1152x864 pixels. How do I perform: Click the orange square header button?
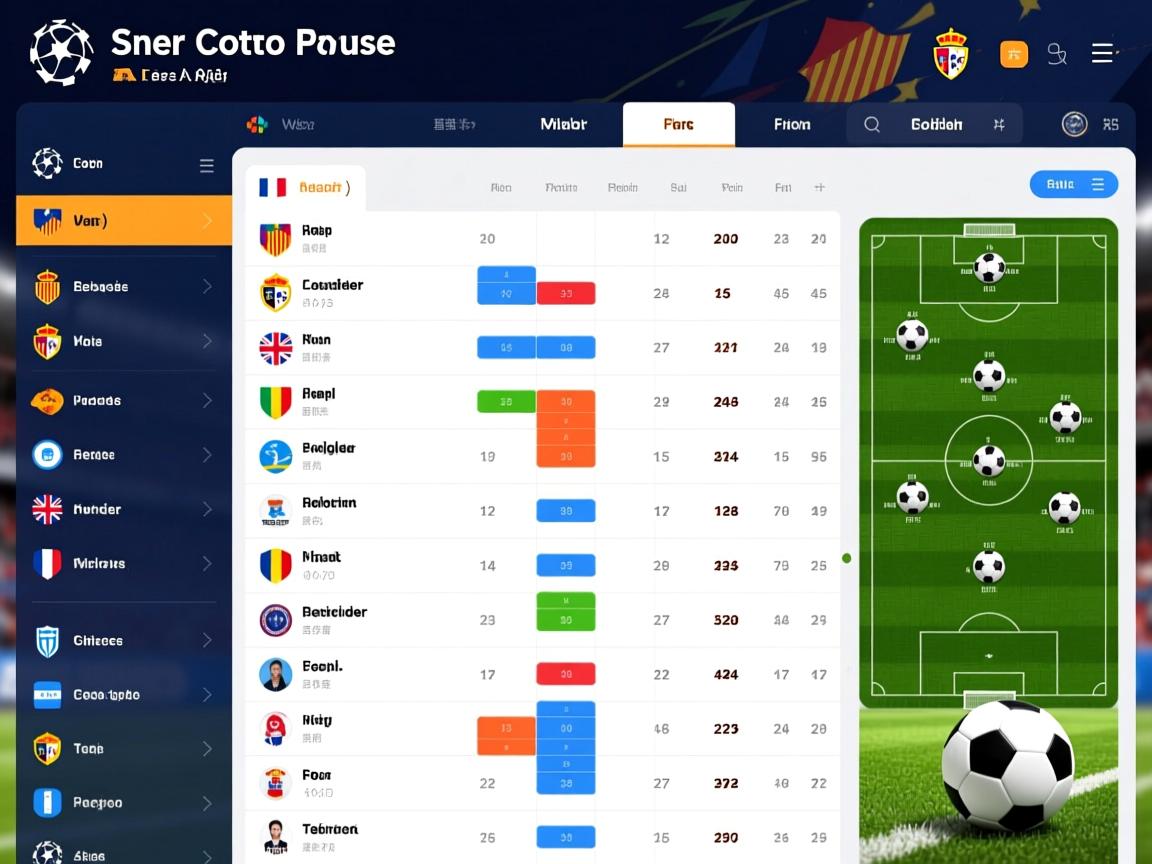[x=1013, y=54]
